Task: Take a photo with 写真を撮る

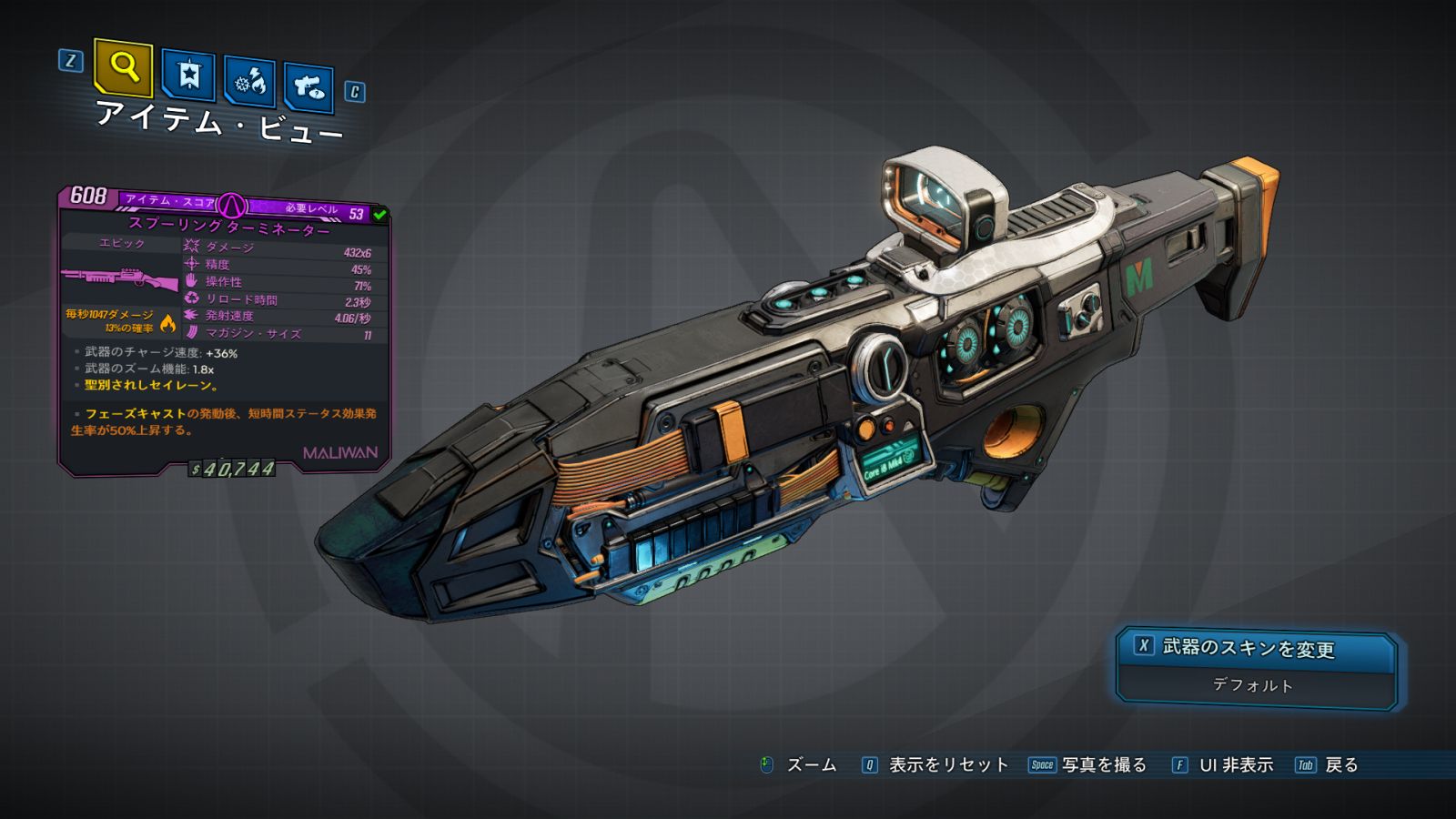Action: click(x=1103, y=765)
